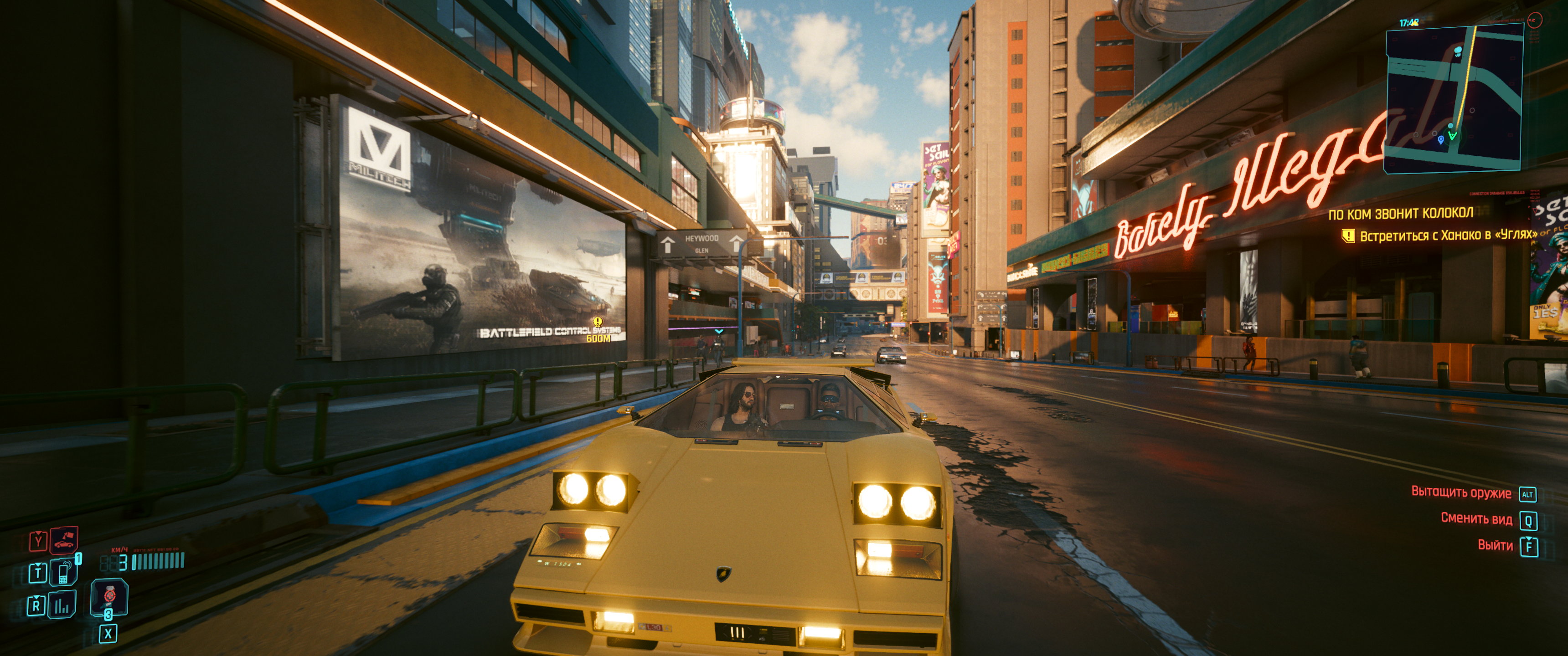
Task: Click the yellow quest waypoint marker showing 600M
Action: (x=598, y=322)
